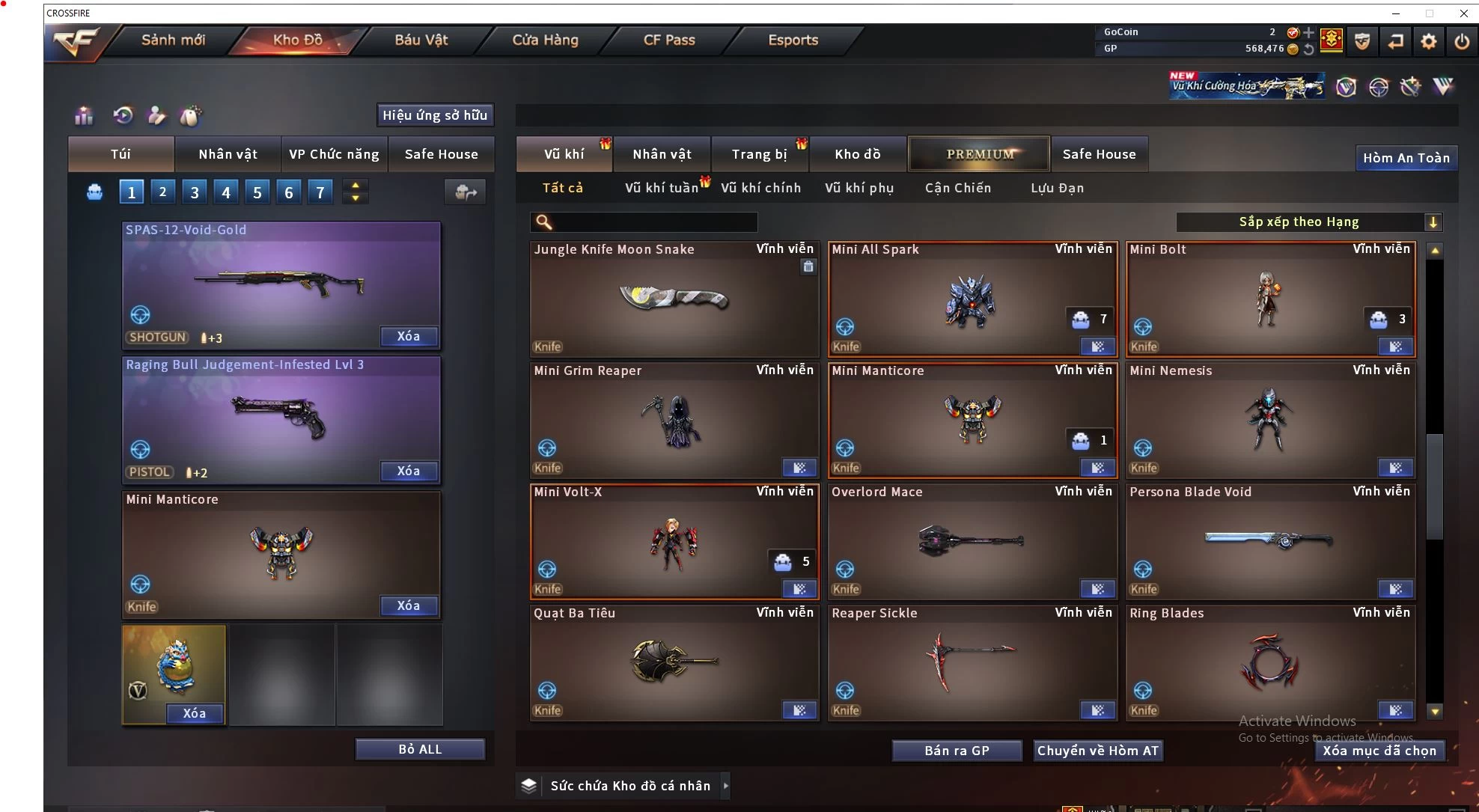
Task: Switch to the PREMIUM inventory tab
Action: click(980, 154)
